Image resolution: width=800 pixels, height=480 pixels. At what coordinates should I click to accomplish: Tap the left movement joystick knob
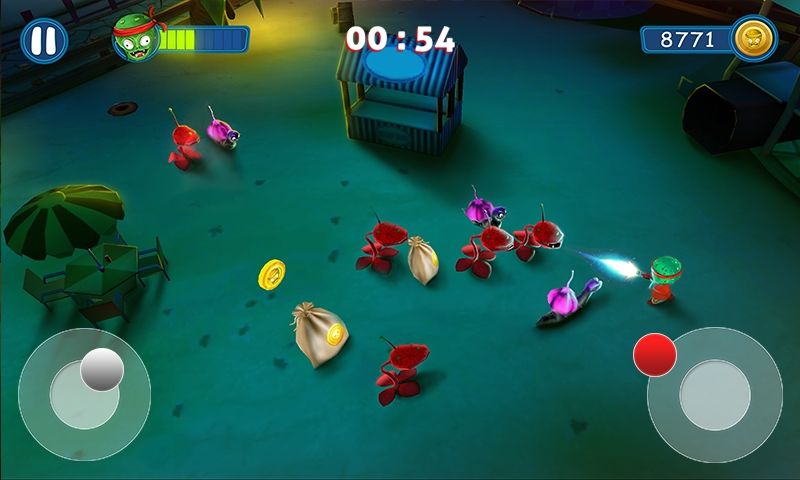102,370
